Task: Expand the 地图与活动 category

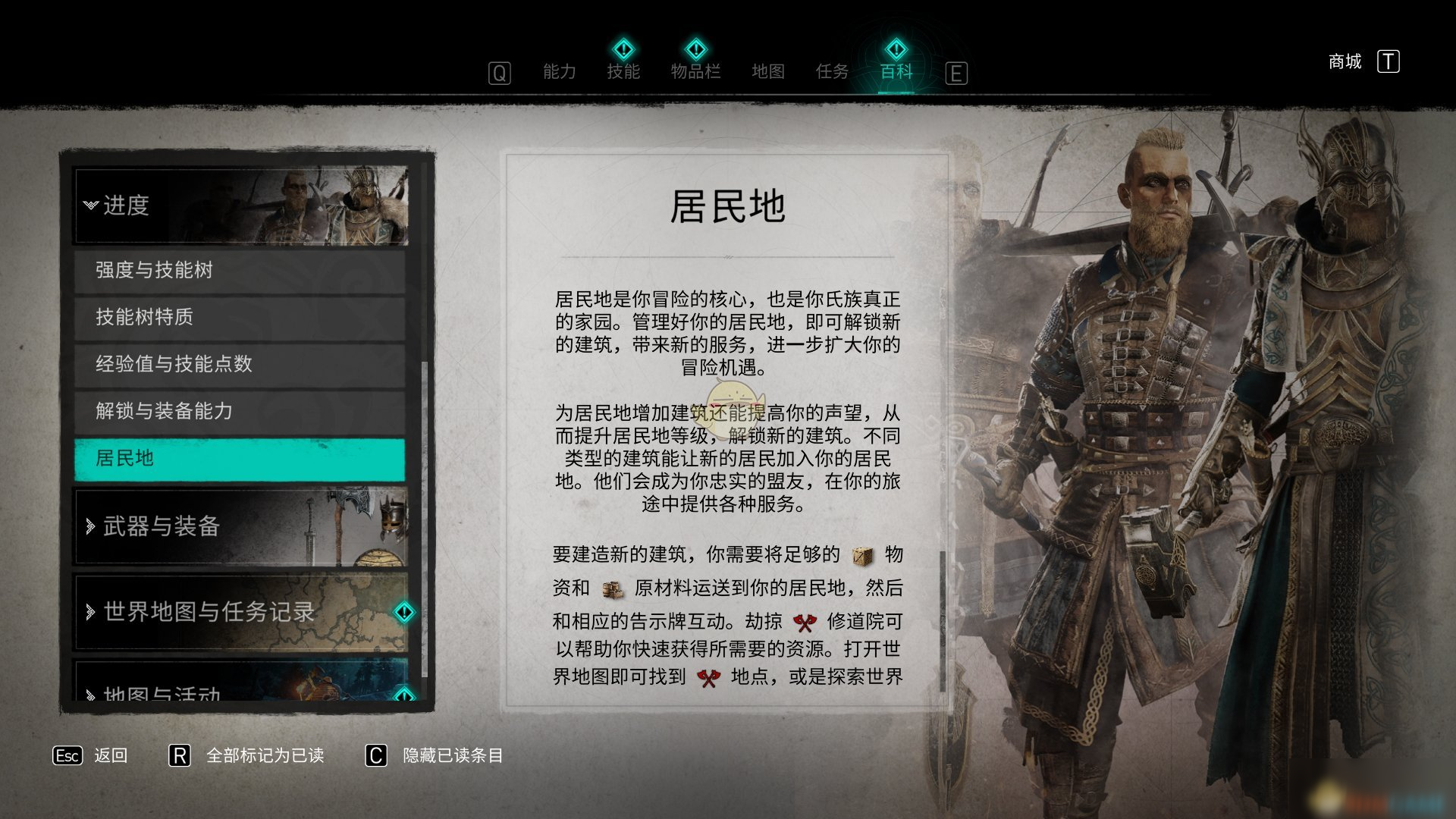Action: (x=240, y=689)
